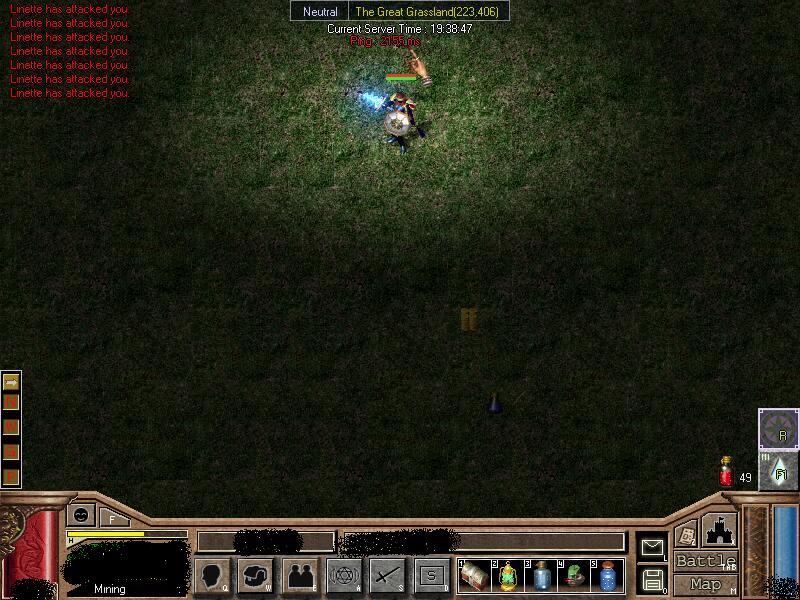Click the smiley face emote button
This screenshot has height=600, width=800.
point(81,515)
